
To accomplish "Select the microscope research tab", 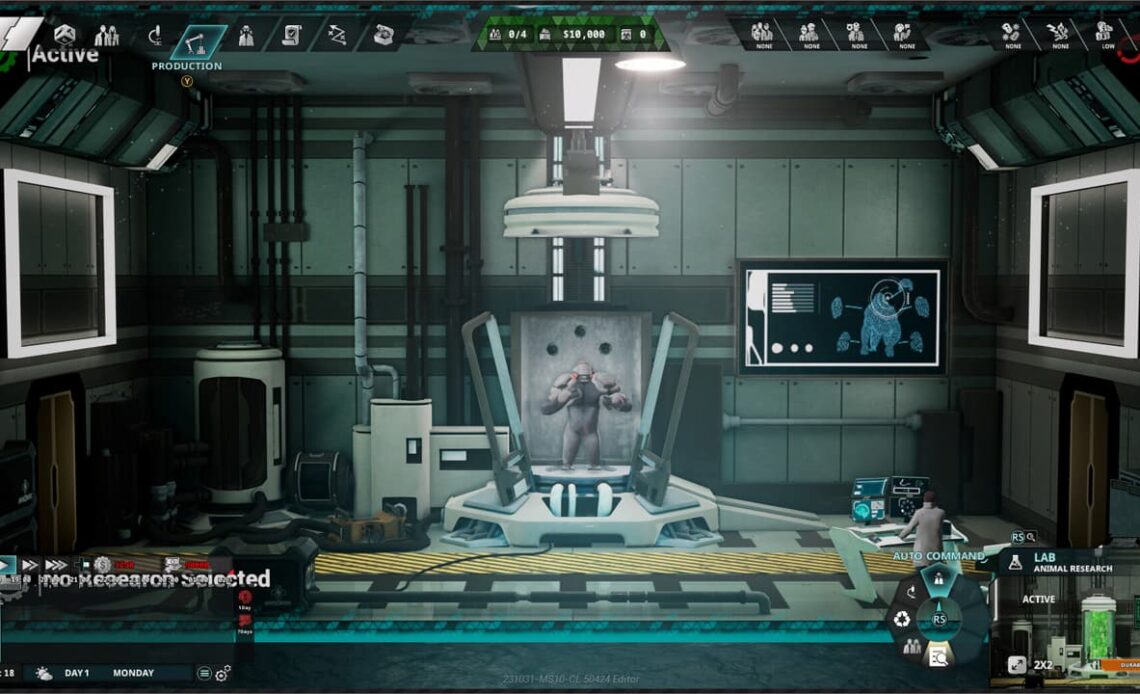I will 155,37.
